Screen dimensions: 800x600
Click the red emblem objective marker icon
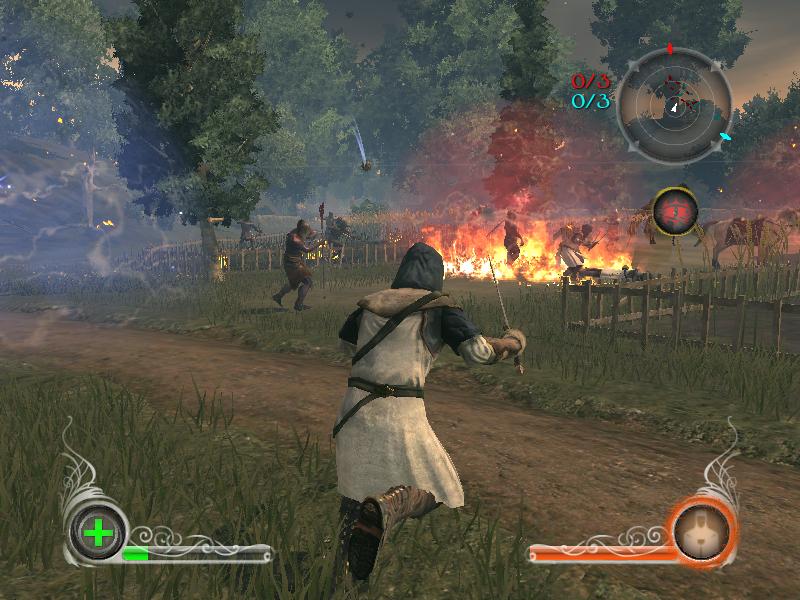click(x=671, y=211)
